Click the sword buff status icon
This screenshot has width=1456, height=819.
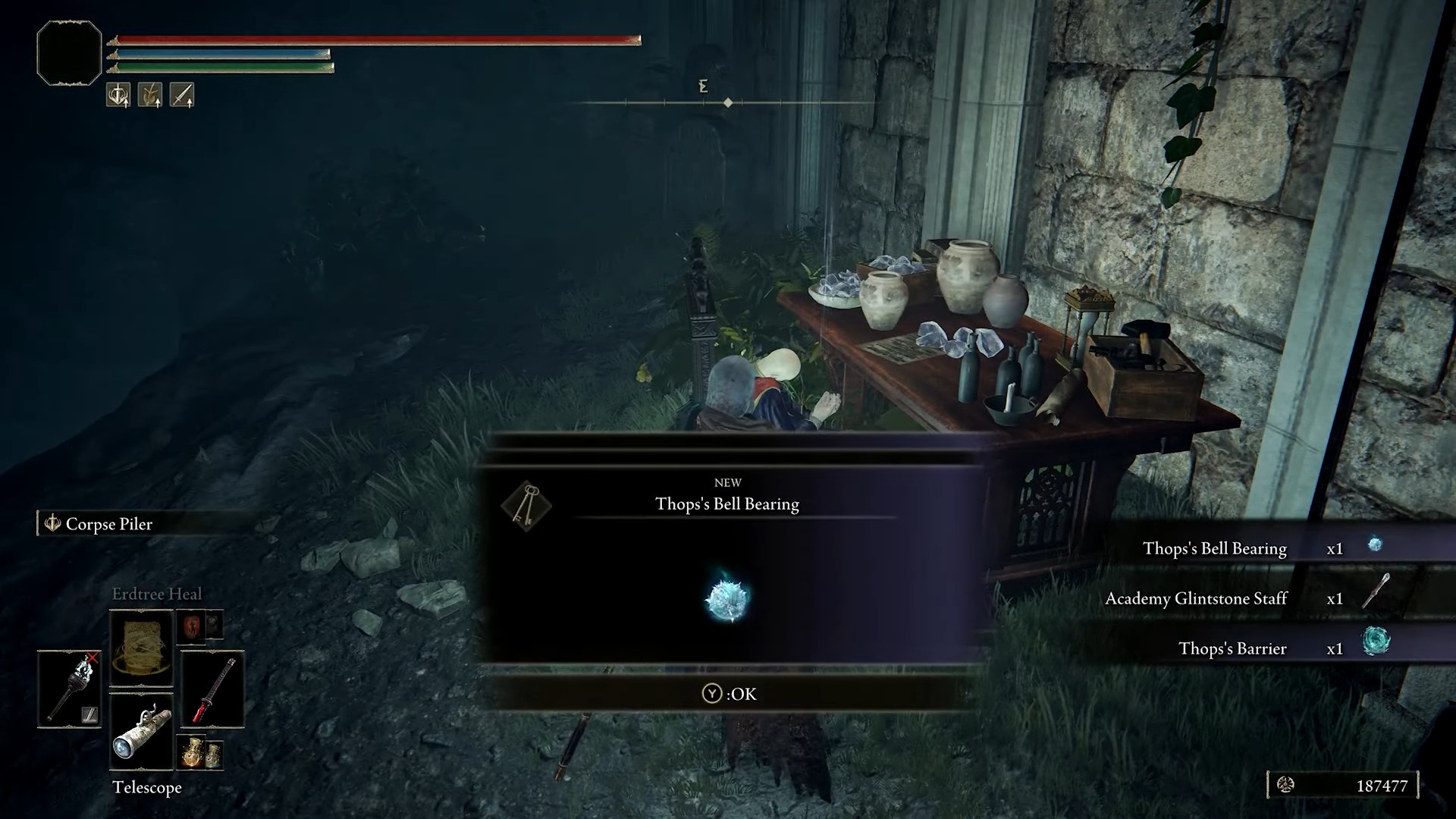[x=182, y=95]
